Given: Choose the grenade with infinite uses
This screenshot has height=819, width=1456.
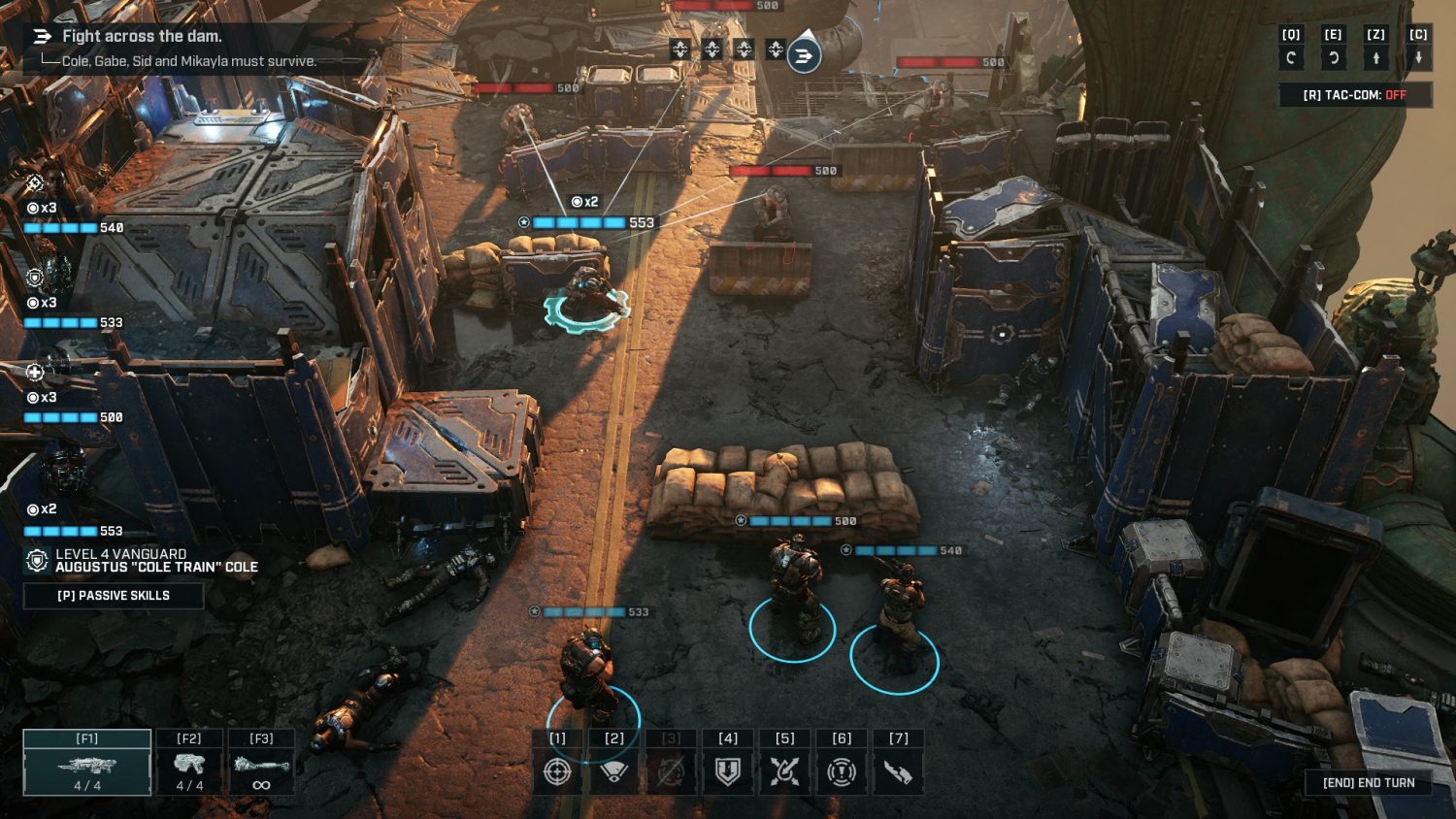Looking at the screenshot, I should pos(261,763).
